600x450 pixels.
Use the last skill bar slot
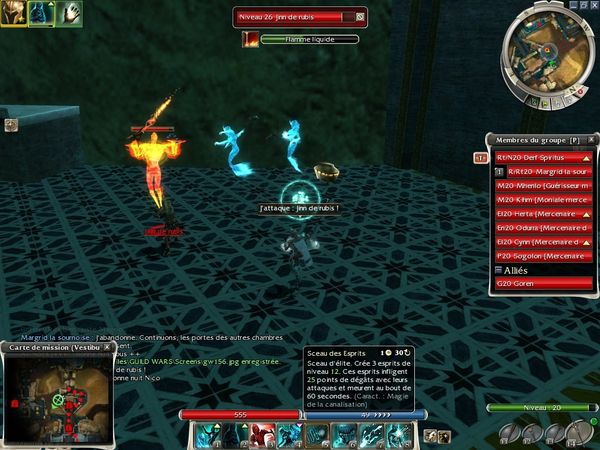pos(397,434)
